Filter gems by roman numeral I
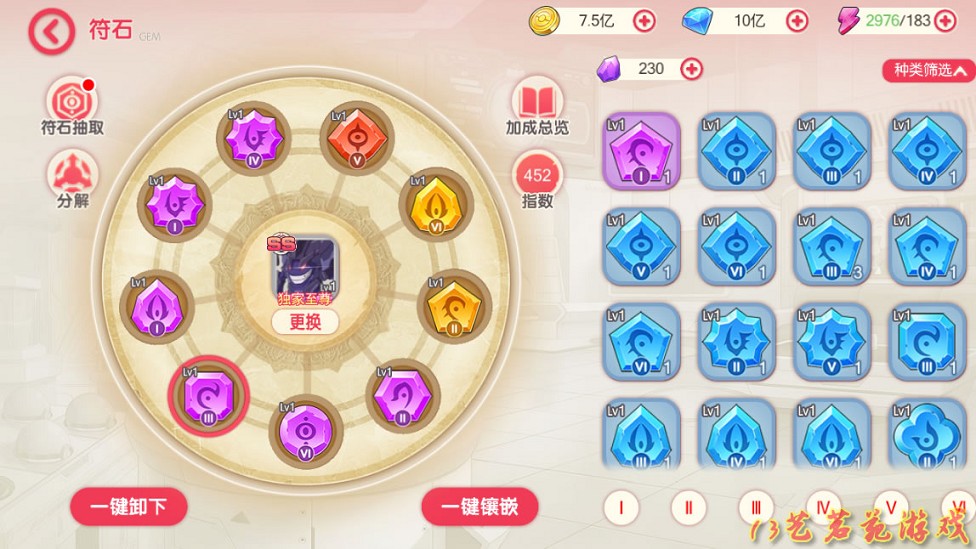The width and height of the screenshot is (976, 549). (621, 507)
